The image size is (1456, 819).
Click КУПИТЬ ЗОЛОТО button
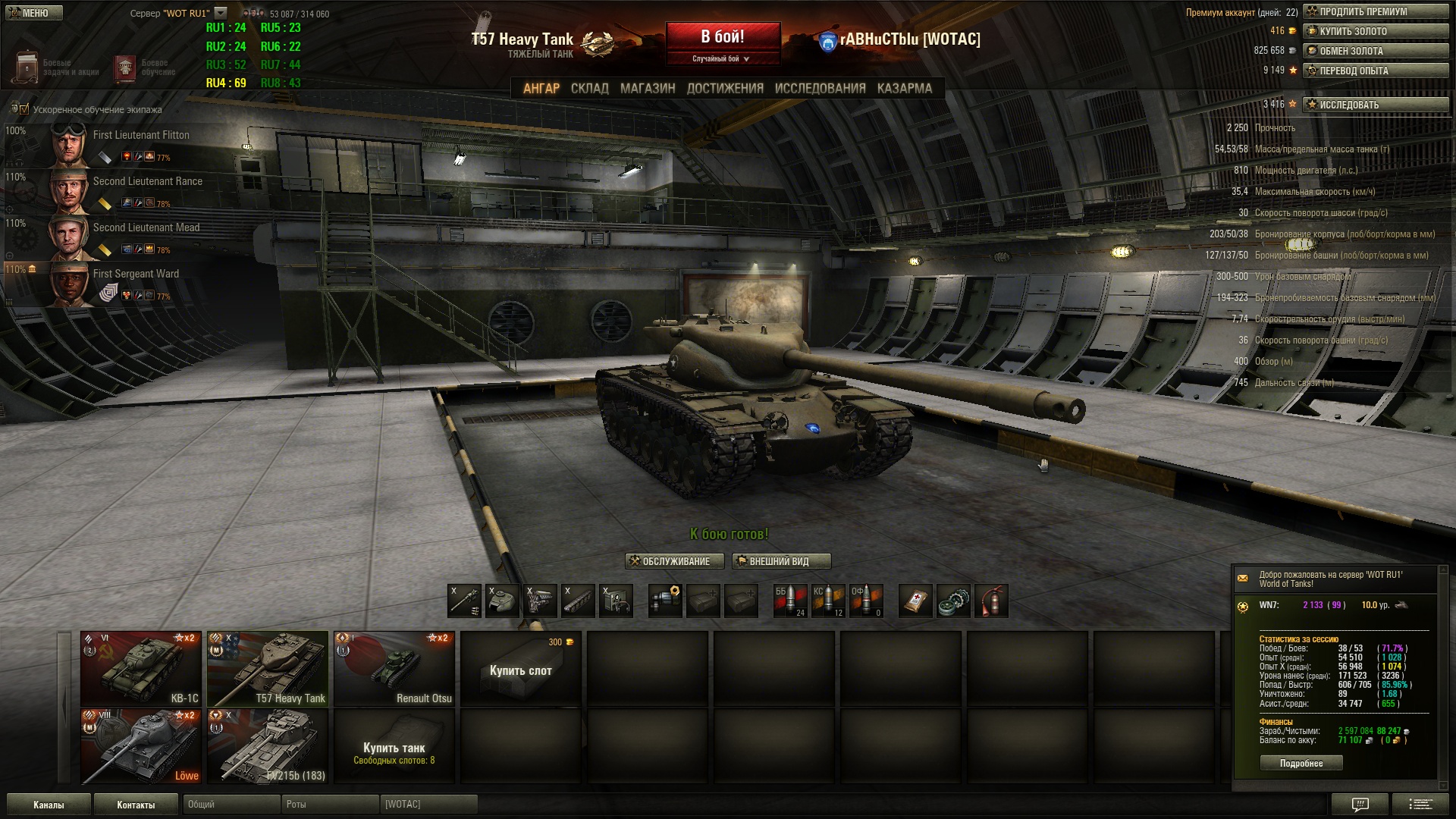1376,32
